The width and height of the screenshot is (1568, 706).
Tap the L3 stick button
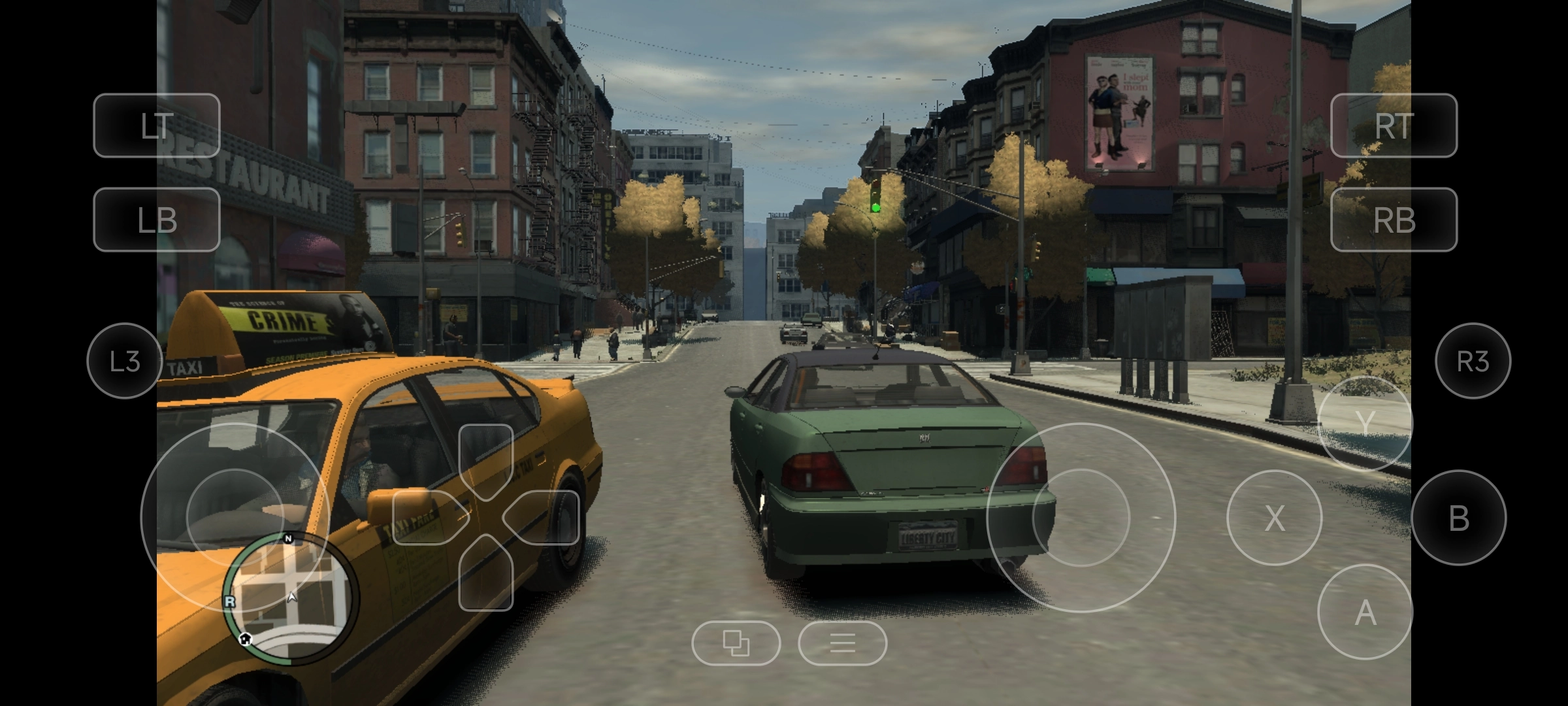[x=124, y=361]
